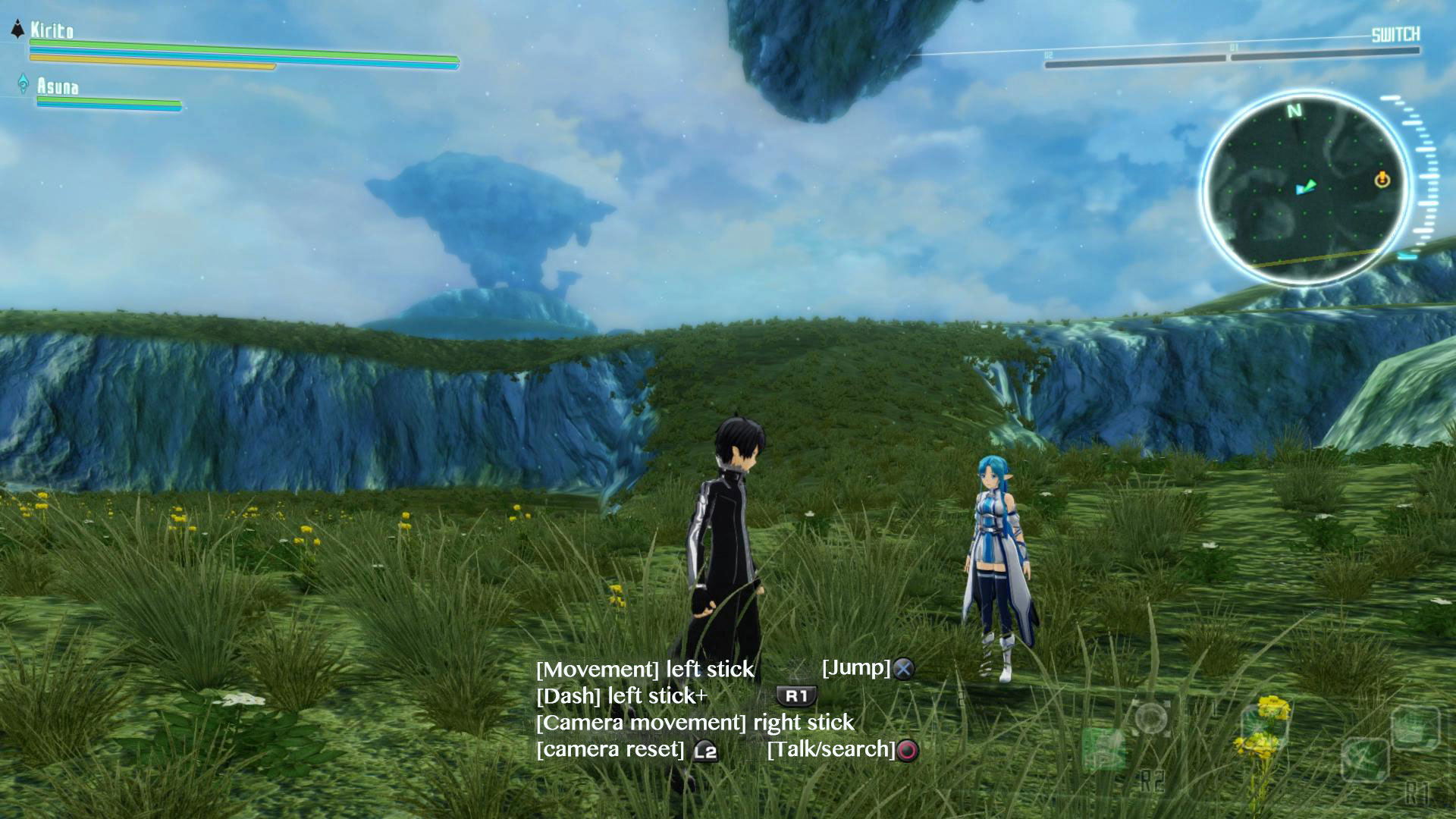The image size is (1456, 819).
Task: Activate the faded circular target icon
Action: (1151, 718)
